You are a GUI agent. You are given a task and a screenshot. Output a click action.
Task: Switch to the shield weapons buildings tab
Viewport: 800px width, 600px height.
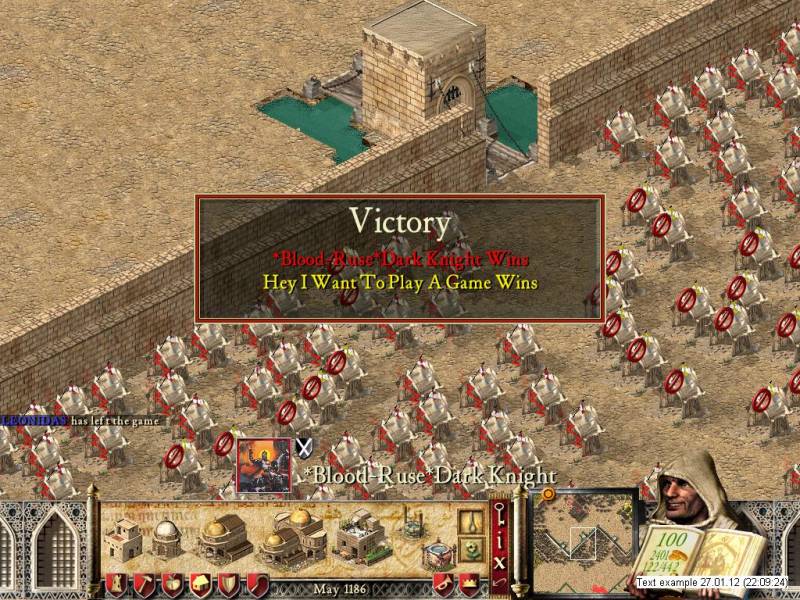click(x=229, y=585)
